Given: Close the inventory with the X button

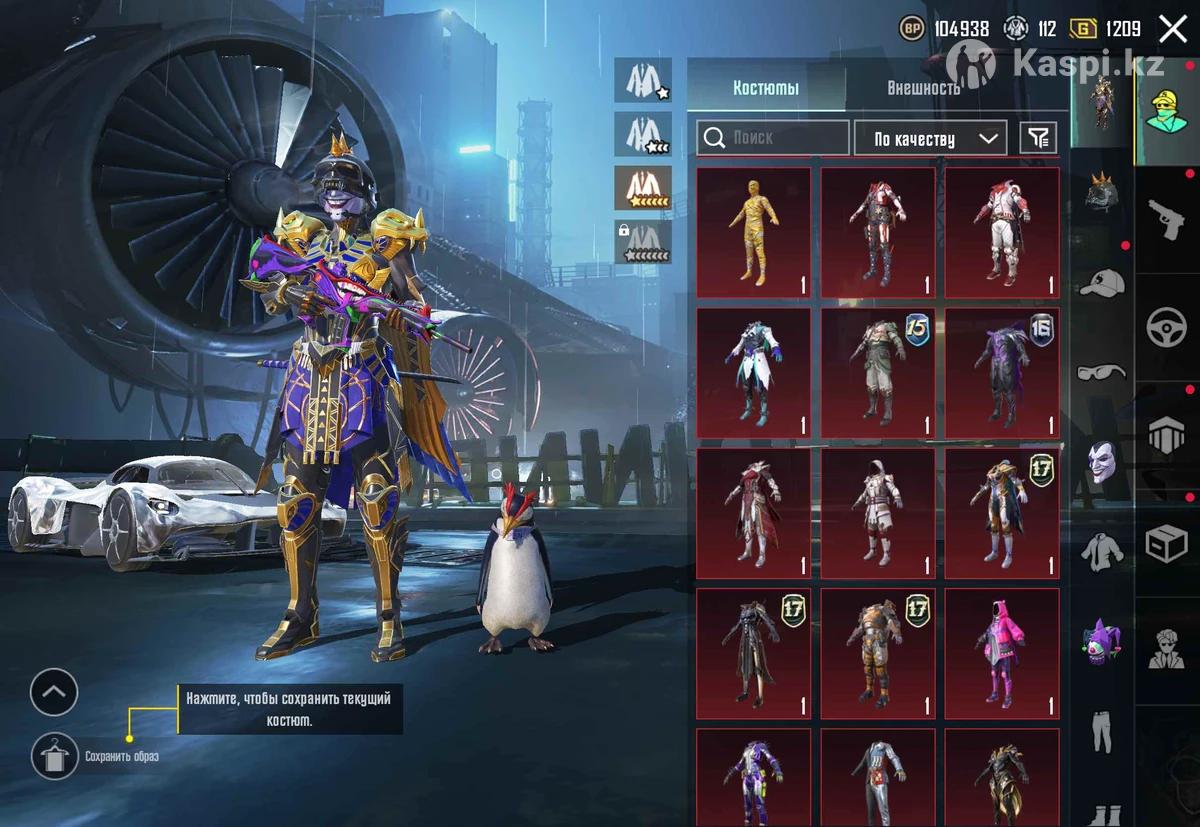Looking at the screenshot, I should coord(1173,29).
